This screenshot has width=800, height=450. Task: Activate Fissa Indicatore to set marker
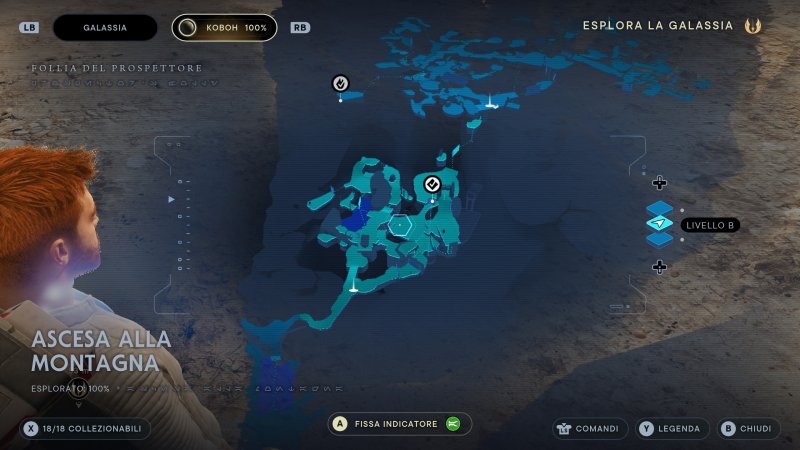pos(399,424)
